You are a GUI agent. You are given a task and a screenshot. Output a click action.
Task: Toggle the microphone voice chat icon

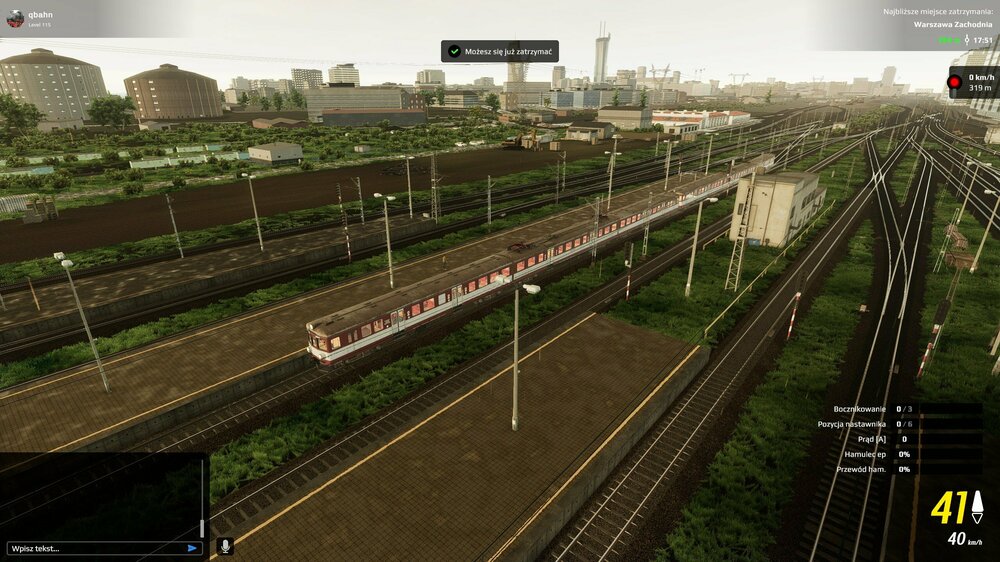click(x=225, y=546)
